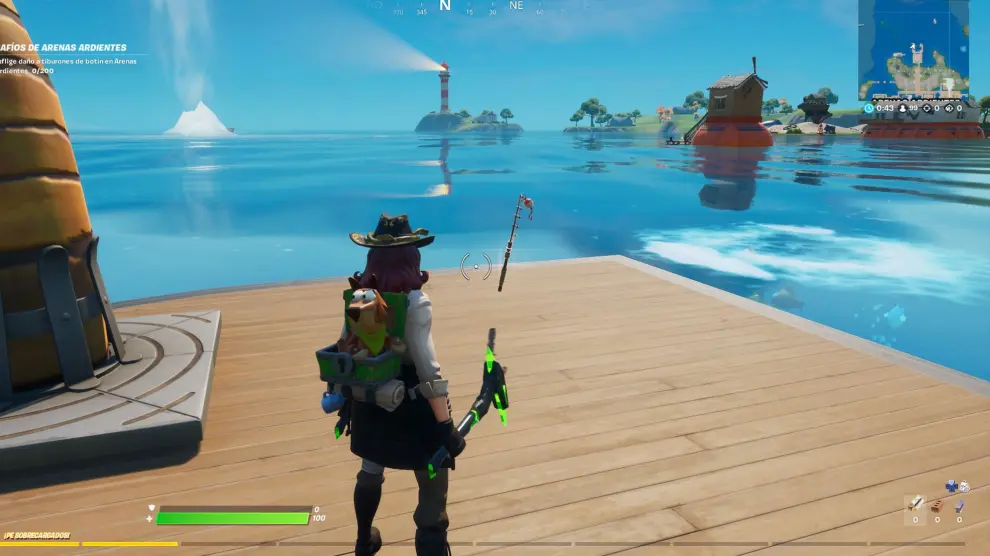Click the compass bar showing N
This screenshot has width=990, height=556.
click(445, 6)
